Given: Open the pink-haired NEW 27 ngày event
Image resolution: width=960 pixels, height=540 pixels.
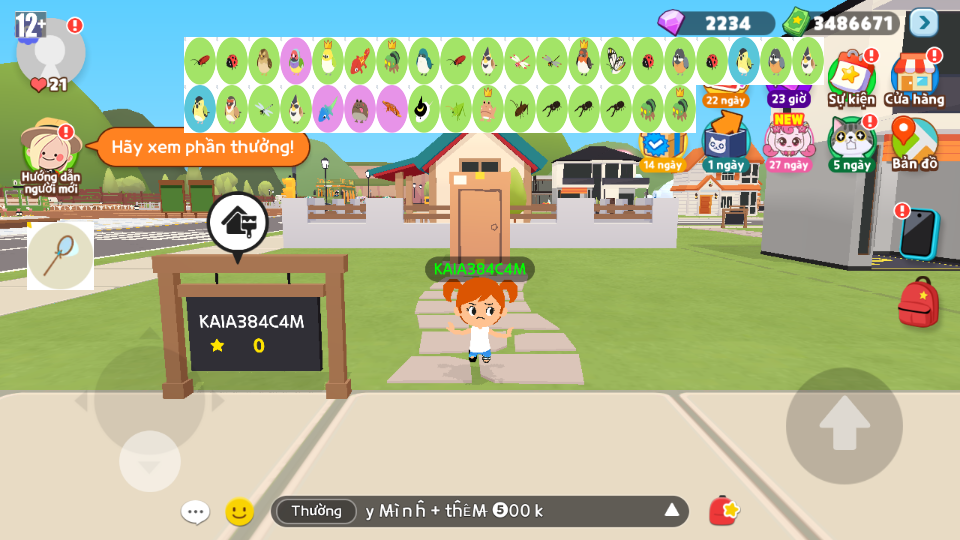Looking at the screenshot, I should coord(789,142).
